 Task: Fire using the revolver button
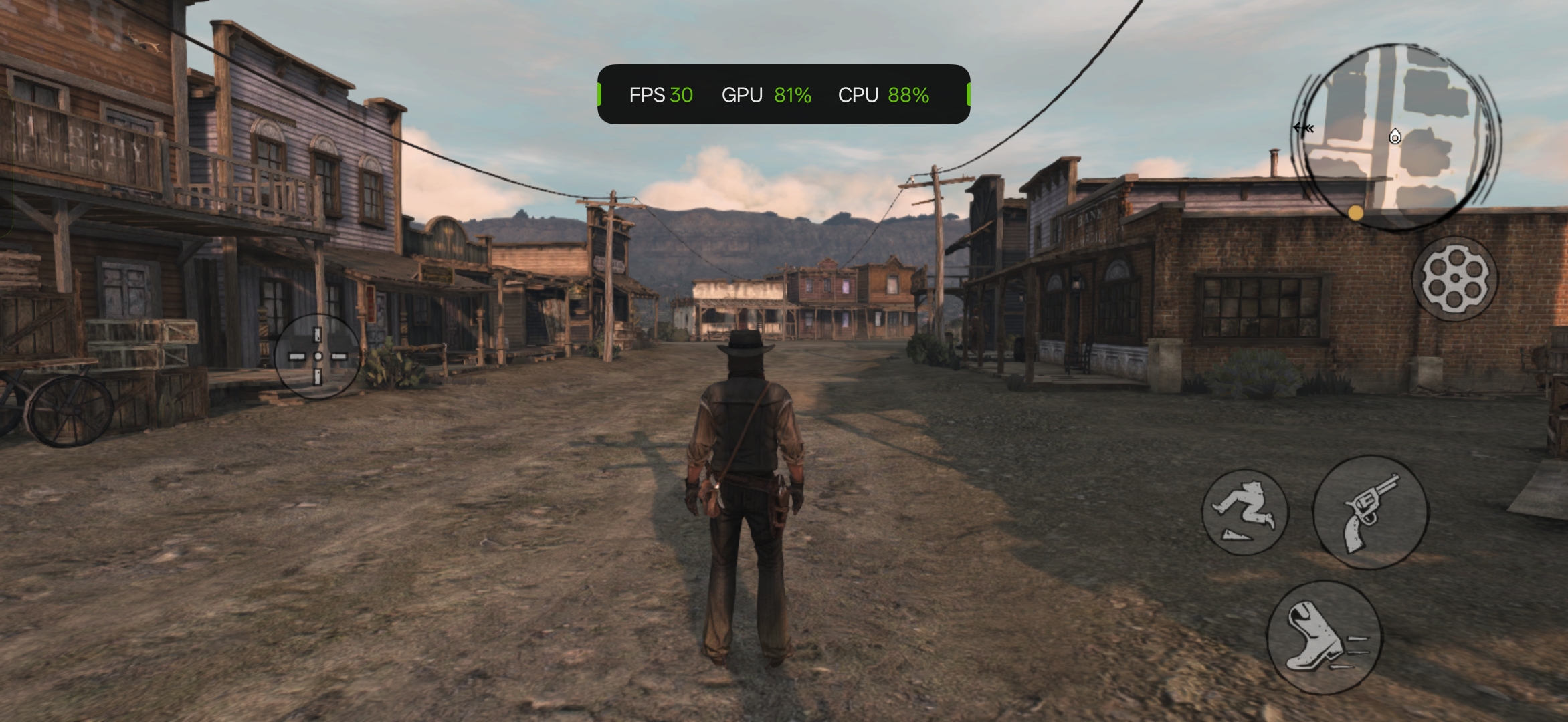point(1370,513)
